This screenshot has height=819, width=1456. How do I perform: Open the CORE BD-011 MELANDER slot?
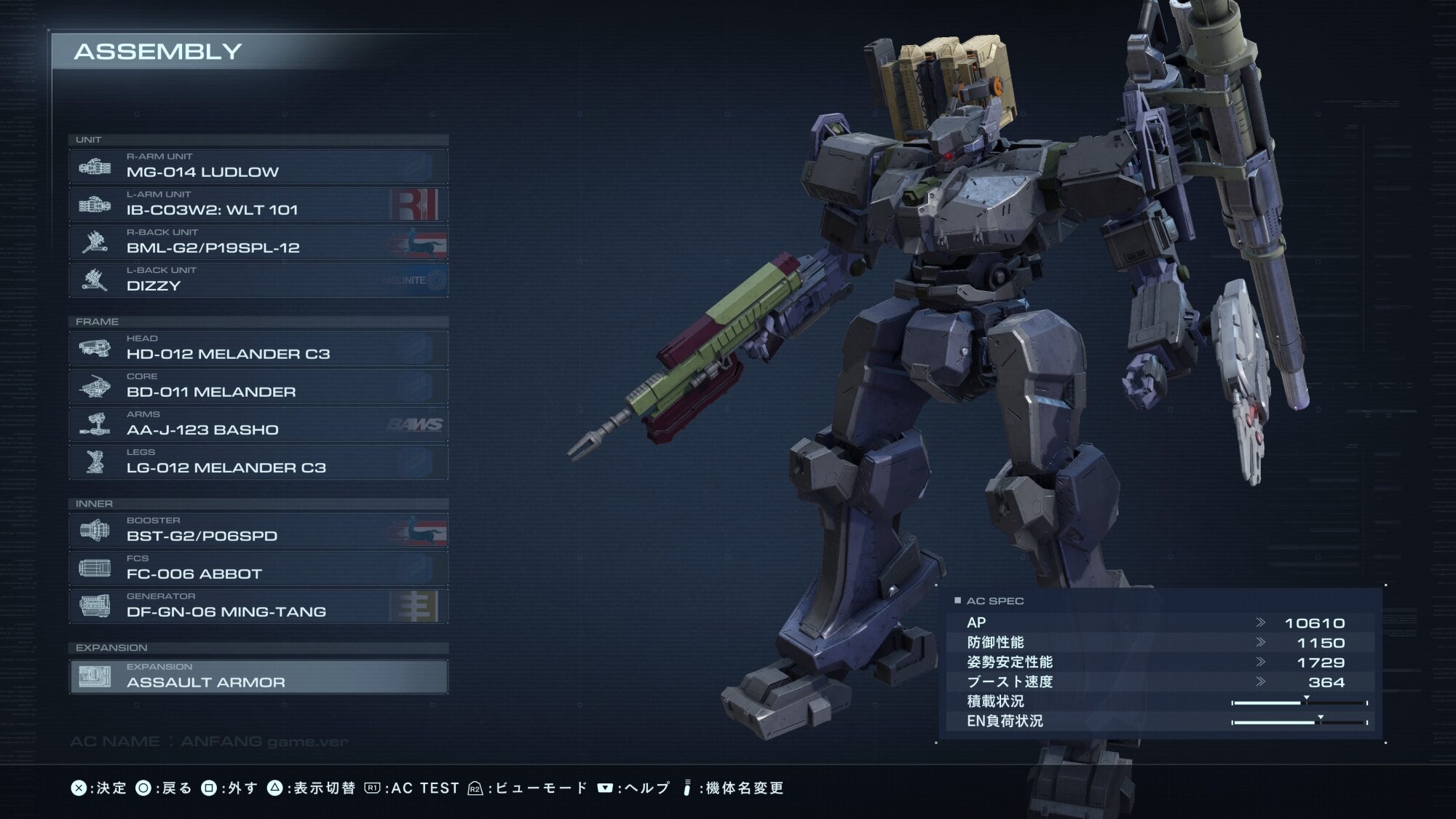tap(258, 387)
